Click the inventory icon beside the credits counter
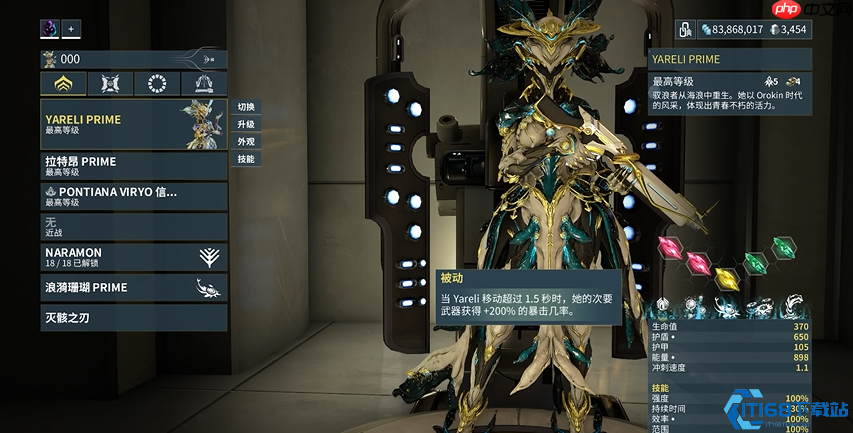The width and height of the screenshot is (853, 433). pyautogui.click(x=686, y=29)
